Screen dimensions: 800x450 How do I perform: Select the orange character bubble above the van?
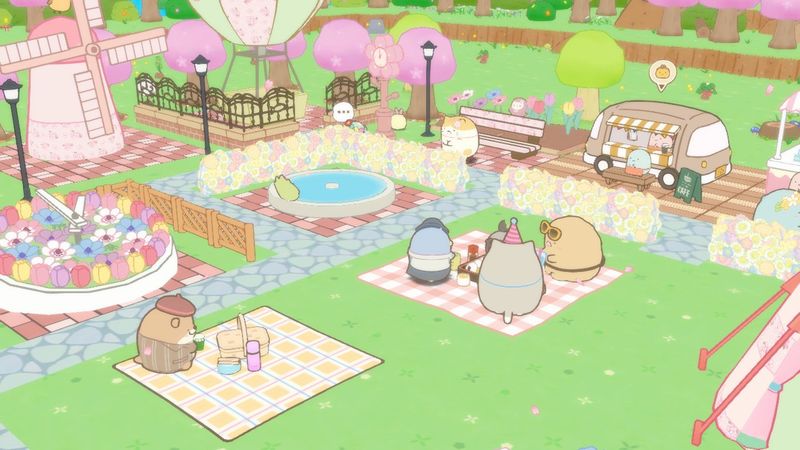click(662, 73)
